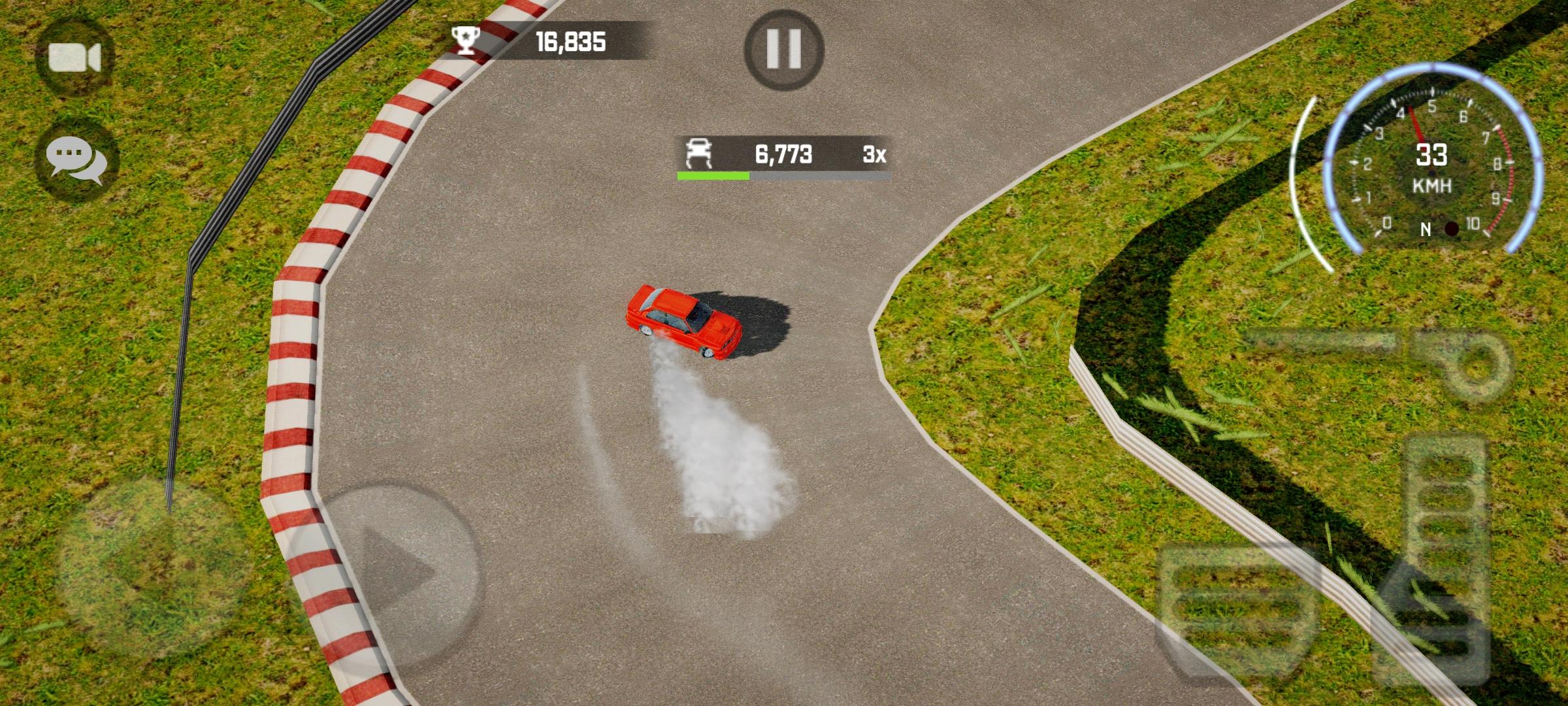Tap the drifting car icon beside 6,773
The image size is (1568, 706).
click(x=698, y=155)
